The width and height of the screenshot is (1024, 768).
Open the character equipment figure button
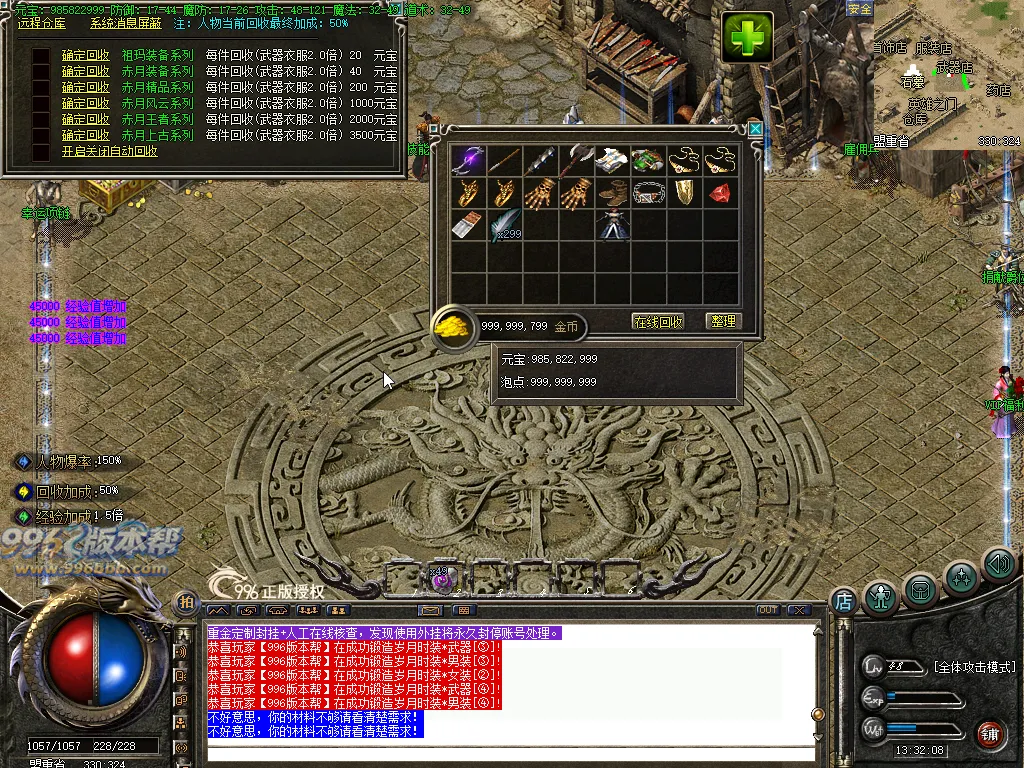[x=880, y=597]
